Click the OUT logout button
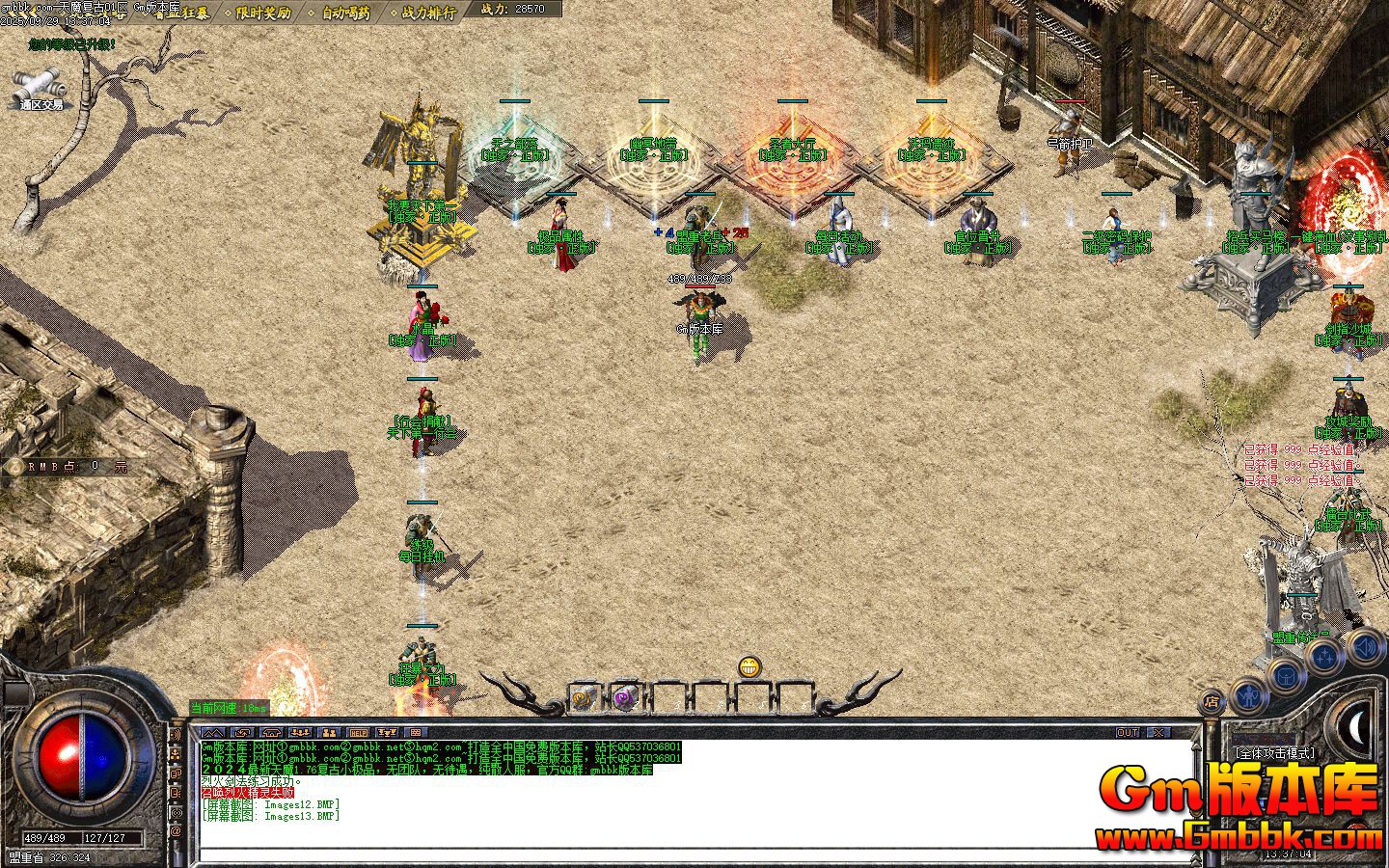This screenshot has height=868, width=1389. [x=1127, y=733]
